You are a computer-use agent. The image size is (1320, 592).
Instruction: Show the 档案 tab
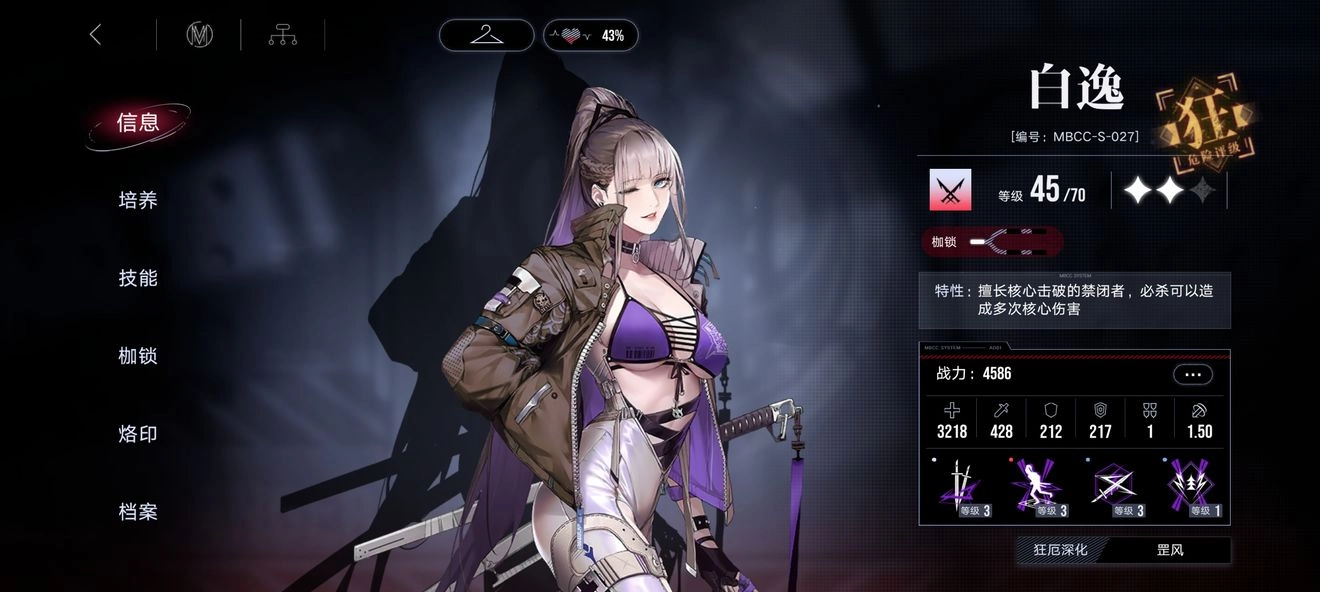point(138,512)
